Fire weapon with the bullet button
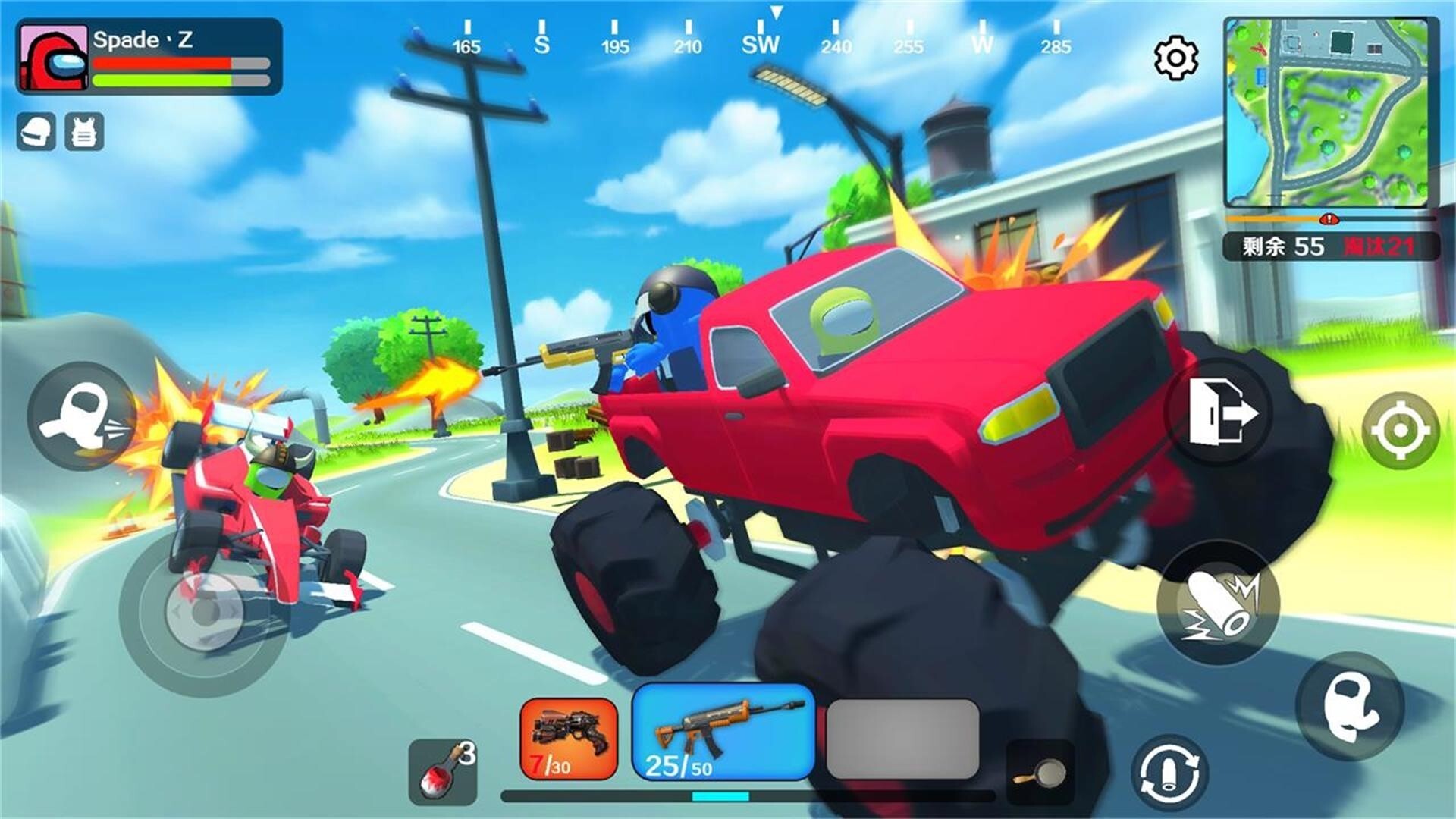Image resolution: width=1456 pixels, height=819 pixels. [1218, 604]
